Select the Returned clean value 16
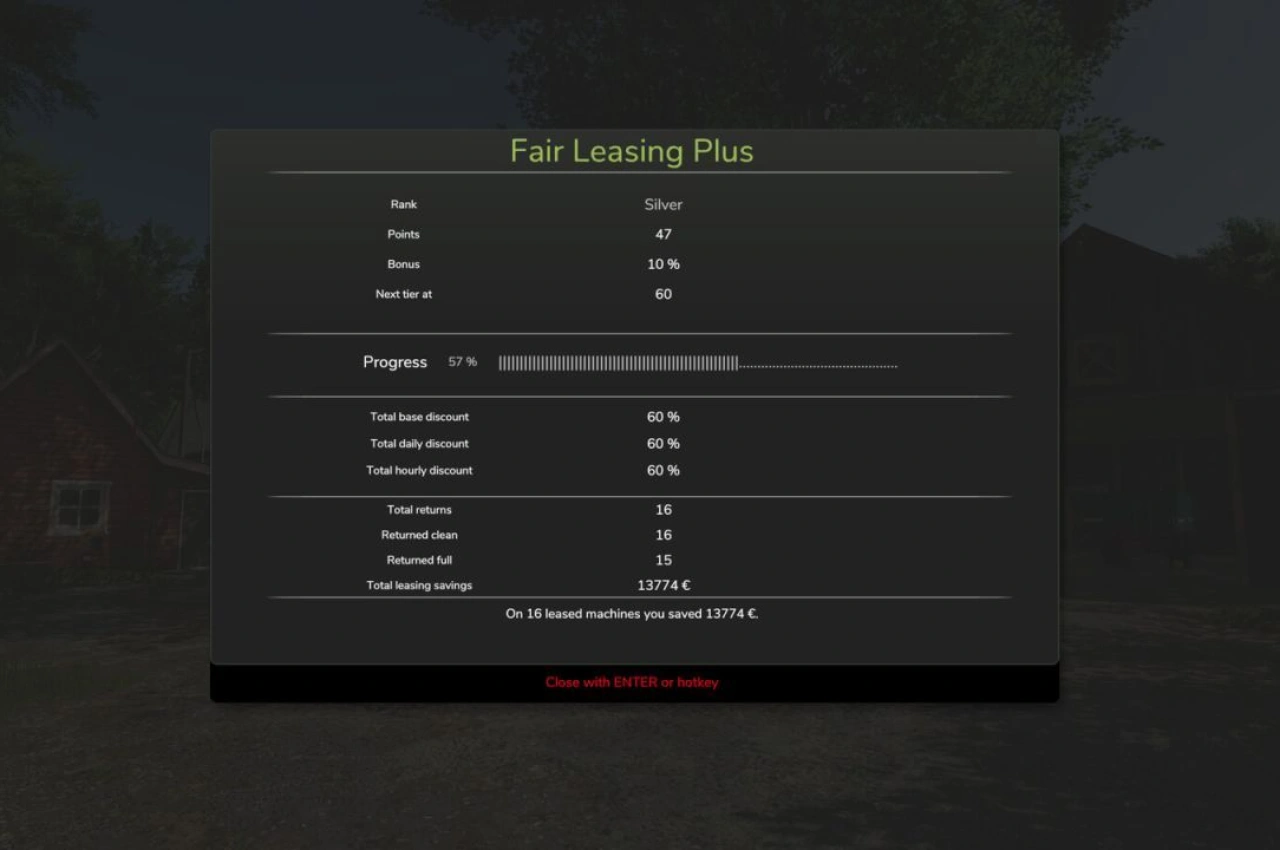This screenshot has width=1280, height=850. (662, 534)
